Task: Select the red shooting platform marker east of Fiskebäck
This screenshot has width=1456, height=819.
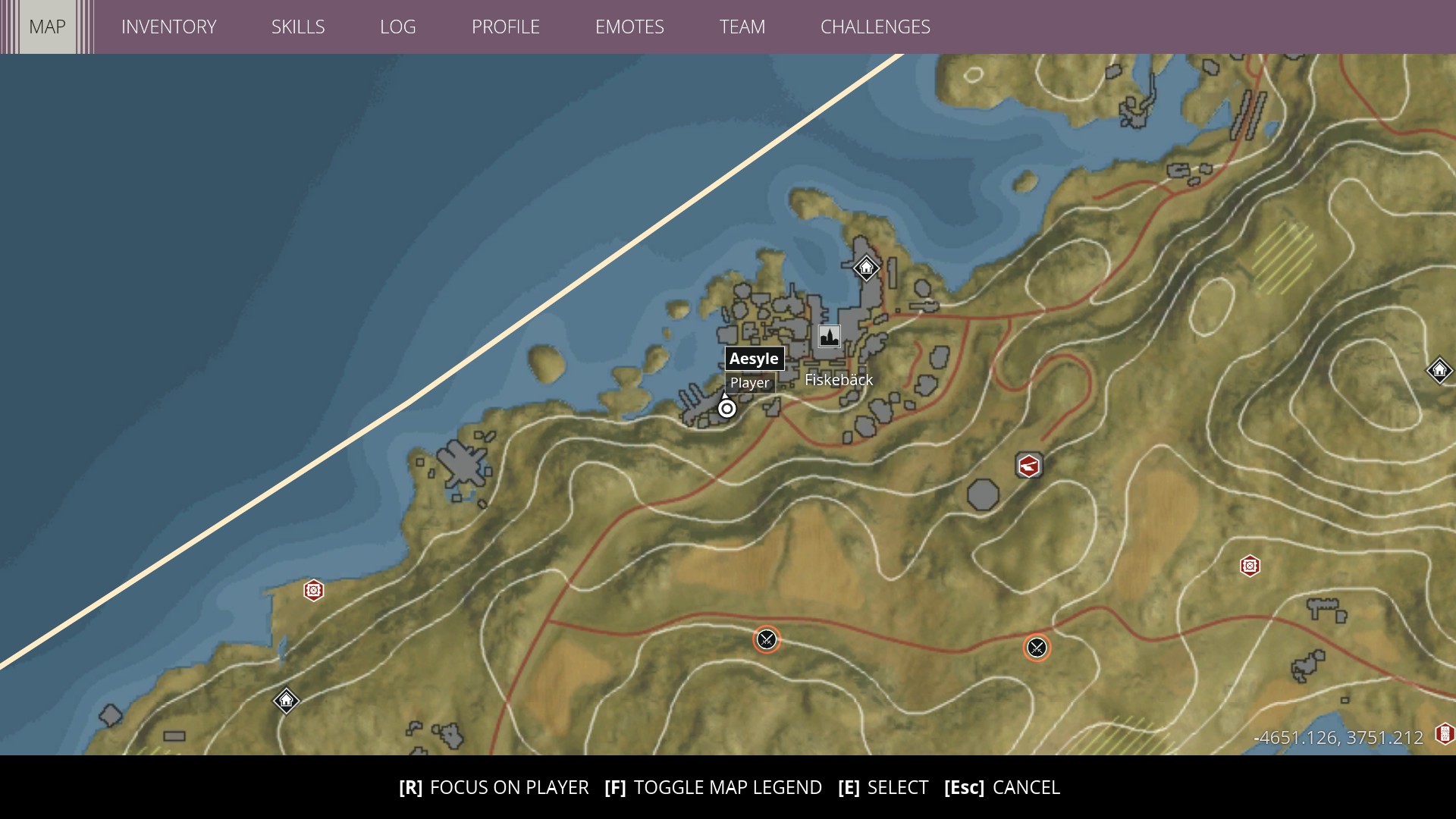Action: [1028, 466]
